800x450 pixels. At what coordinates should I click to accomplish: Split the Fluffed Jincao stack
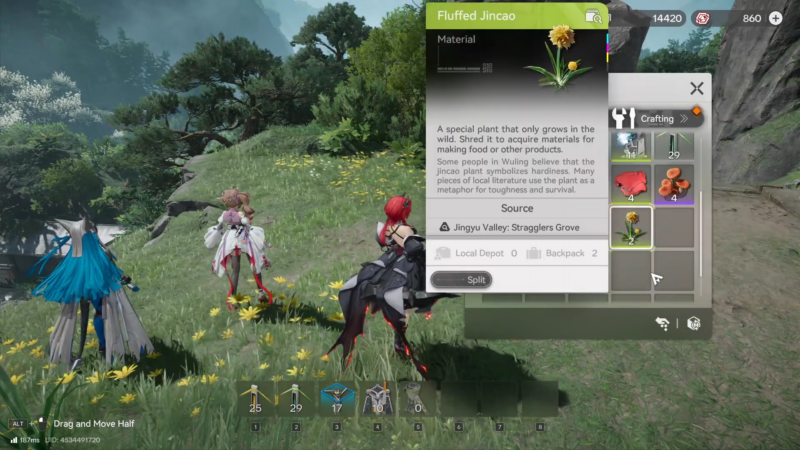460,280
